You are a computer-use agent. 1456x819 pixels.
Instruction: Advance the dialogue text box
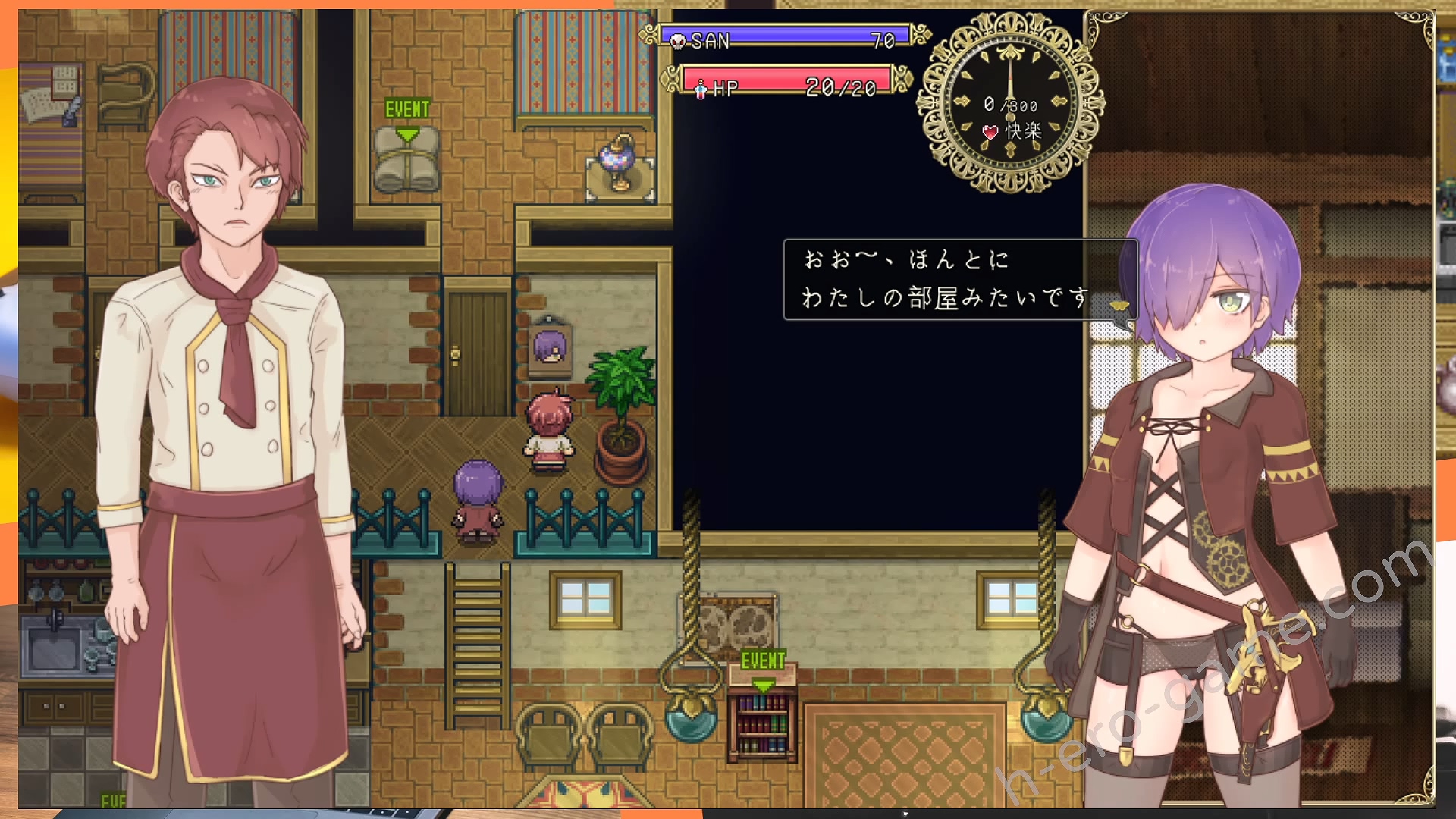(959, 280)
